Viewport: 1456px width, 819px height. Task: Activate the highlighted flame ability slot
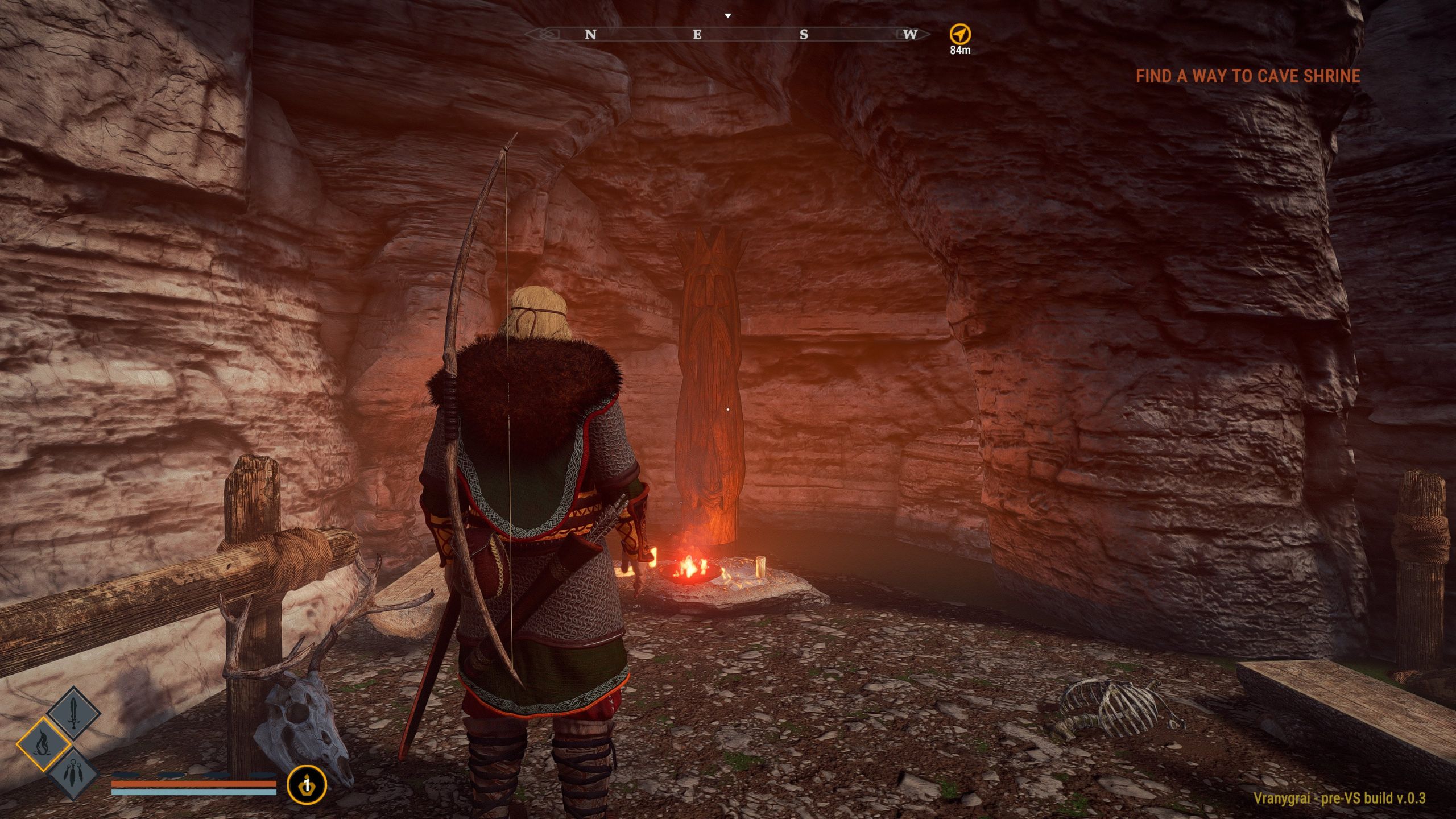point(44,744)
